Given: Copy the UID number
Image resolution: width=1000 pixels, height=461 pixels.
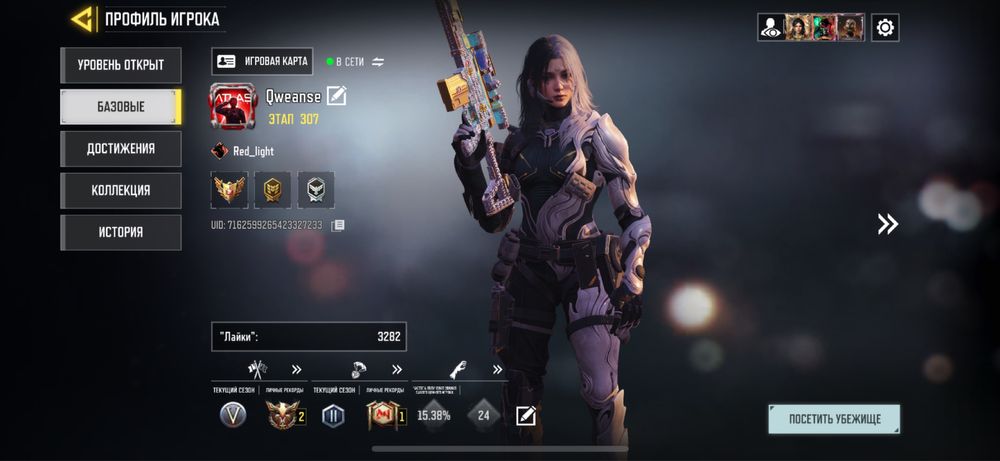Looking at the screenshot, I should point(338,226).
